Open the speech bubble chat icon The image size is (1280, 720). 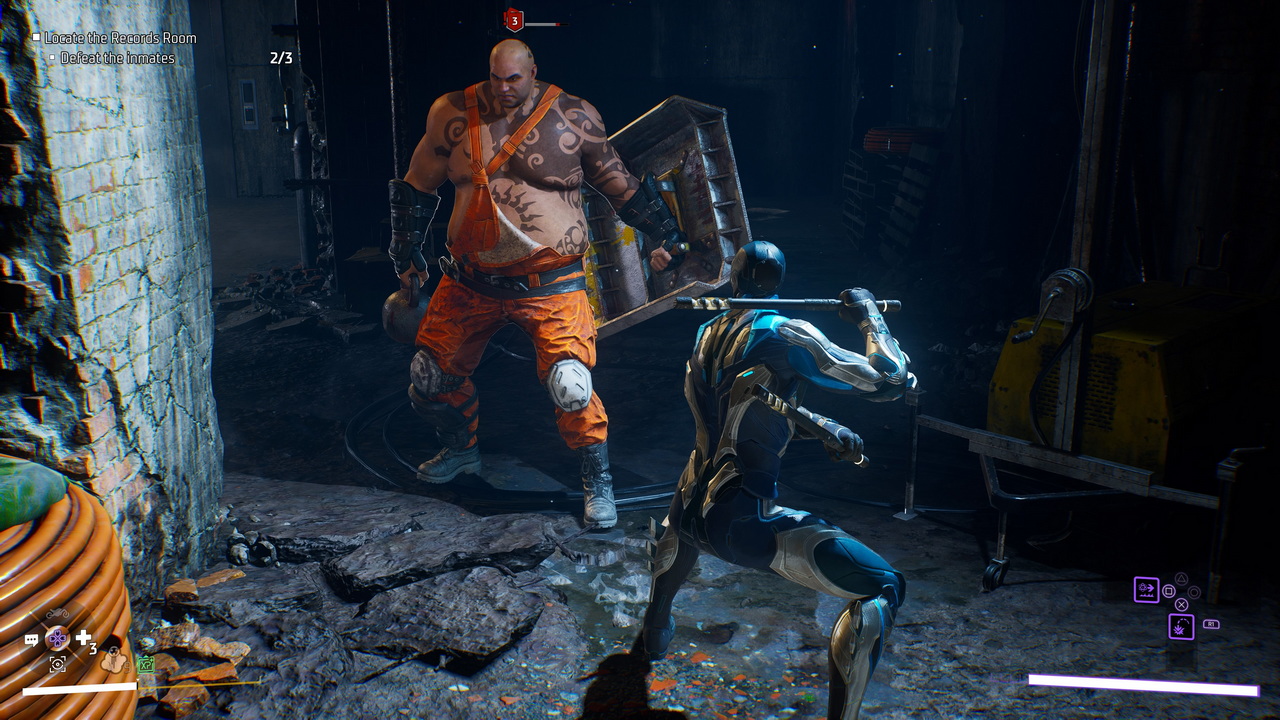(x=31, y=639)
